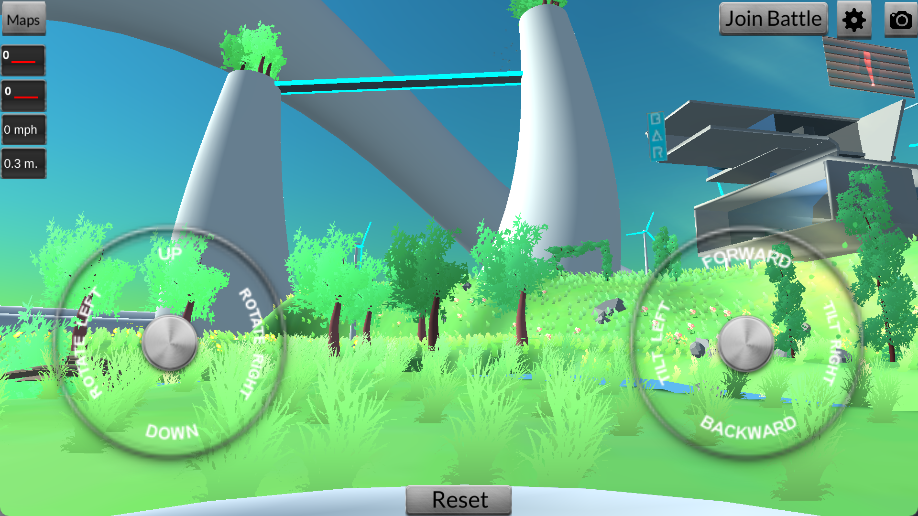Tap UP on the left joystick
Screen dimensions: 918x516
171,254
